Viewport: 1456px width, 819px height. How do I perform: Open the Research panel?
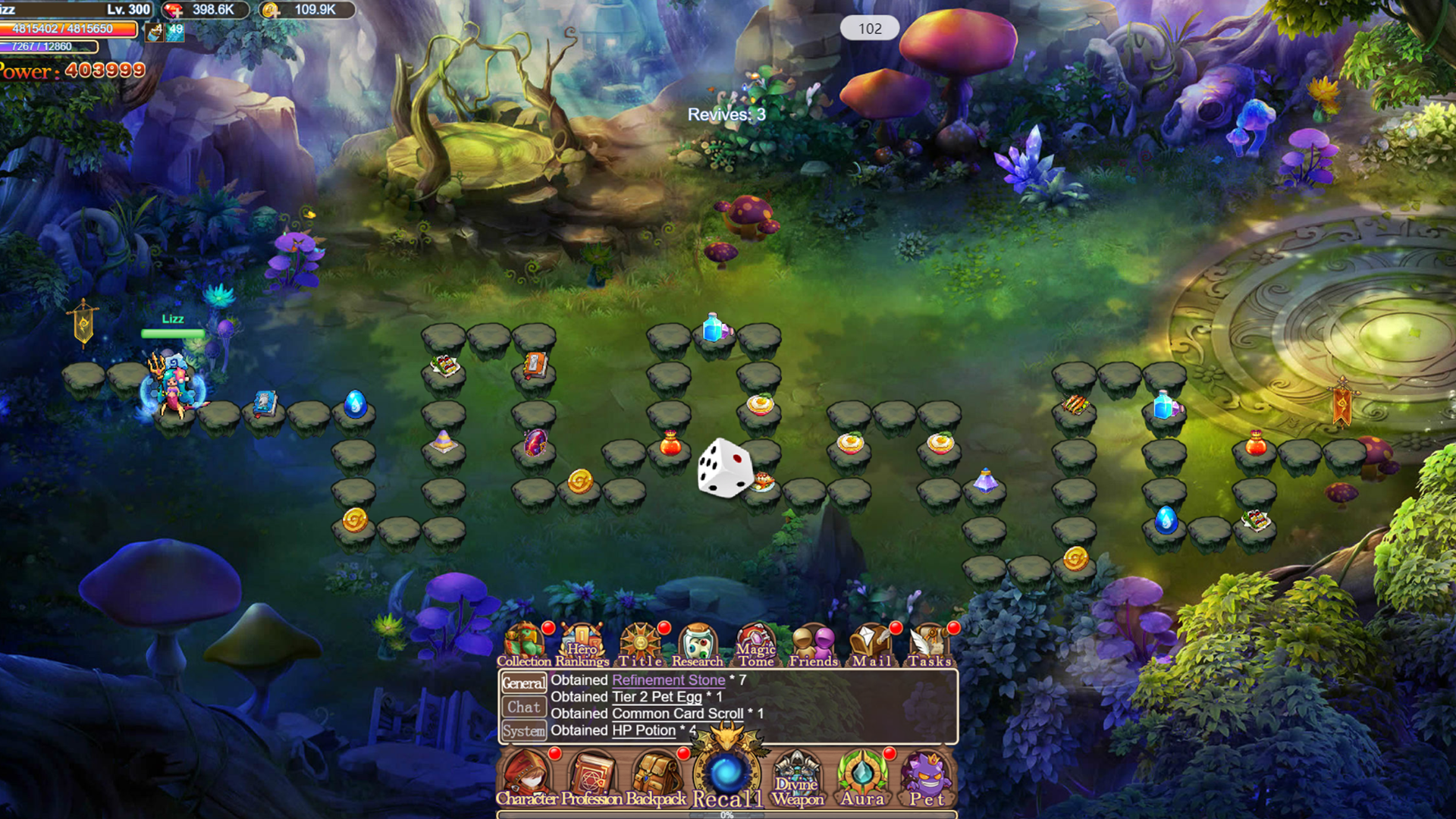697,643
